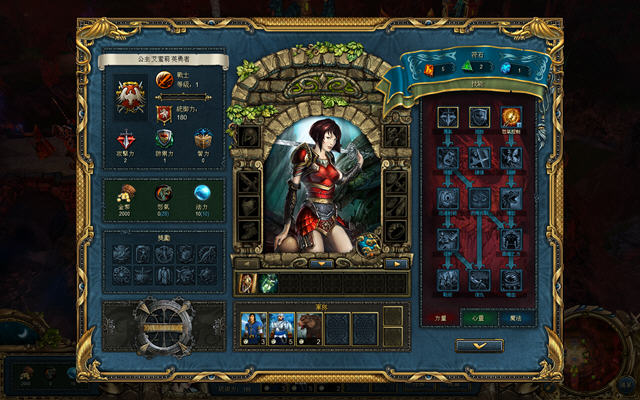Click the round gear wheel mechanism button
This screenshot has width=640, height=400.
pos(164,324)
